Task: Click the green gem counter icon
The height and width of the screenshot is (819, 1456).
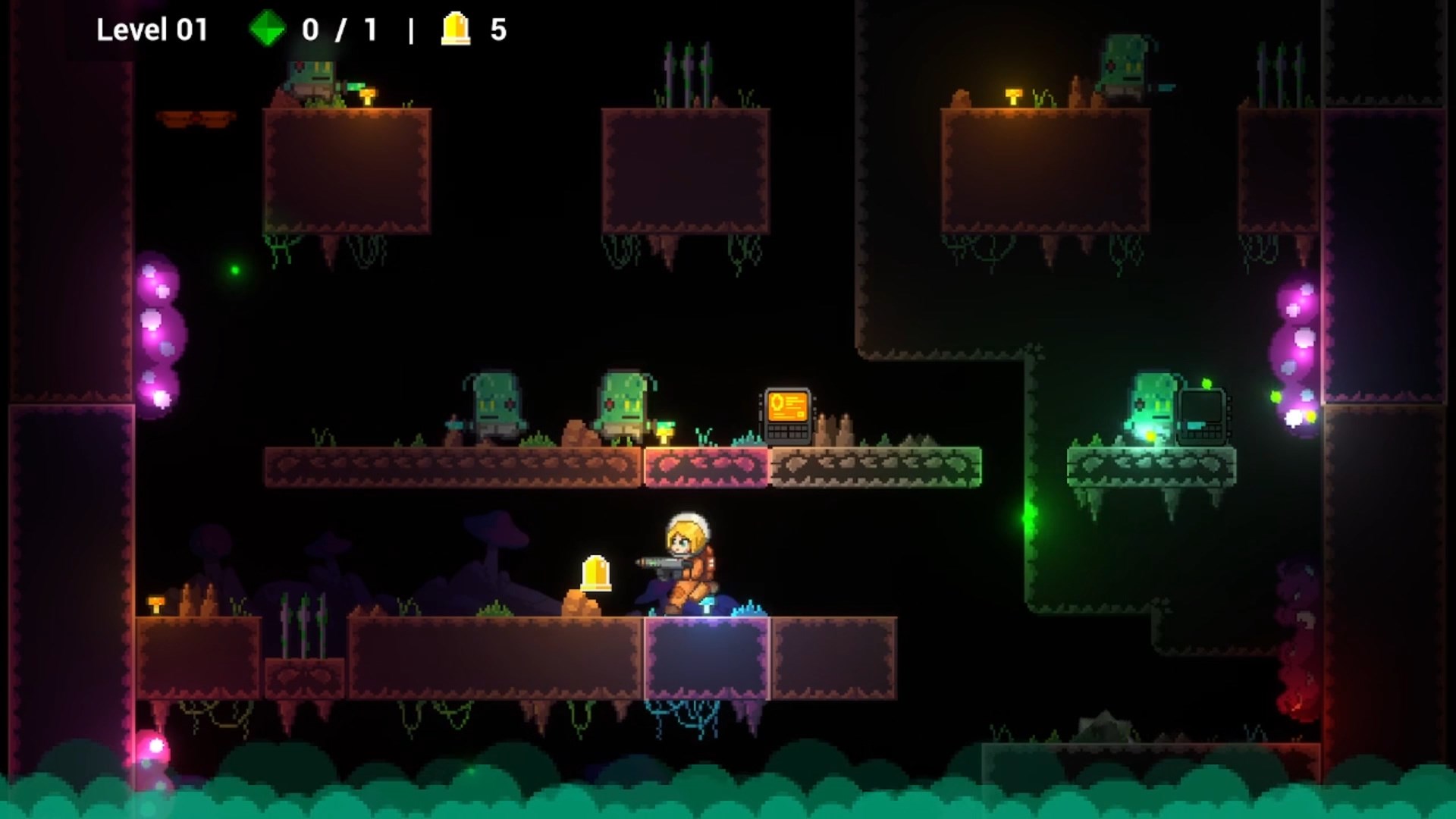Action: click(266, 30)
